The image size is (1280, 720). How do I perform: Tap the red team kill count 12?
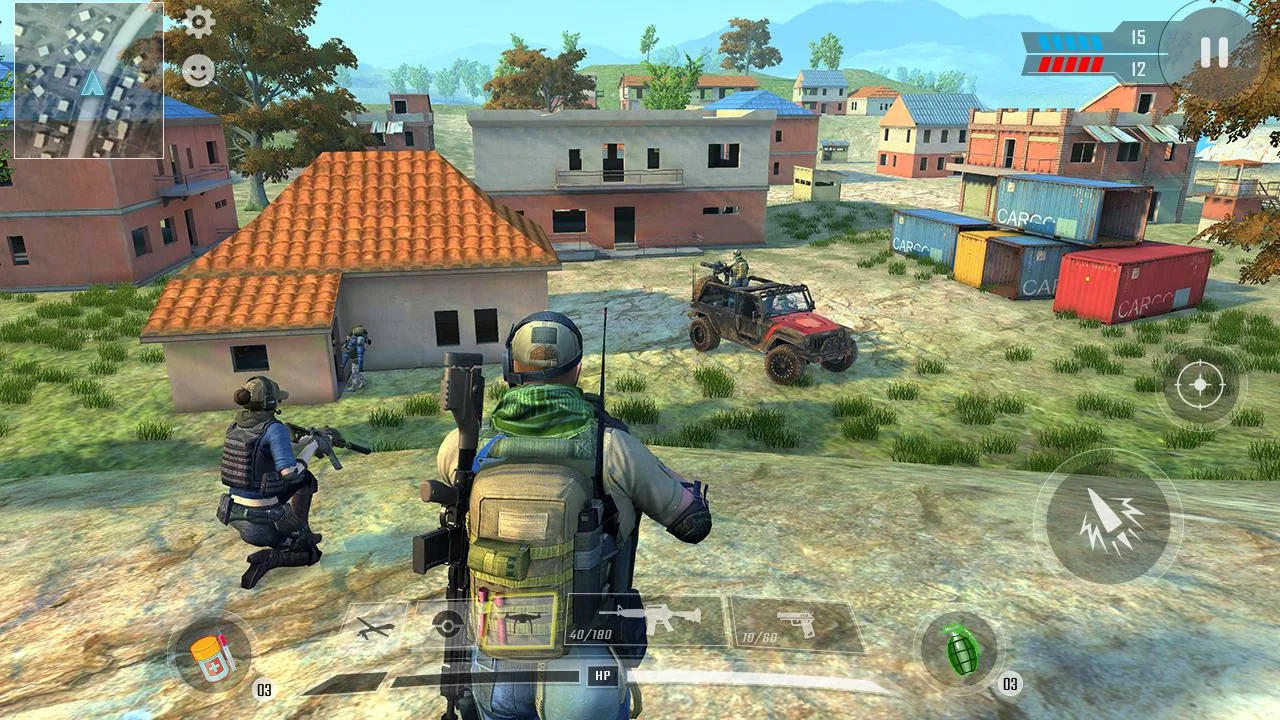[1136, 70]
